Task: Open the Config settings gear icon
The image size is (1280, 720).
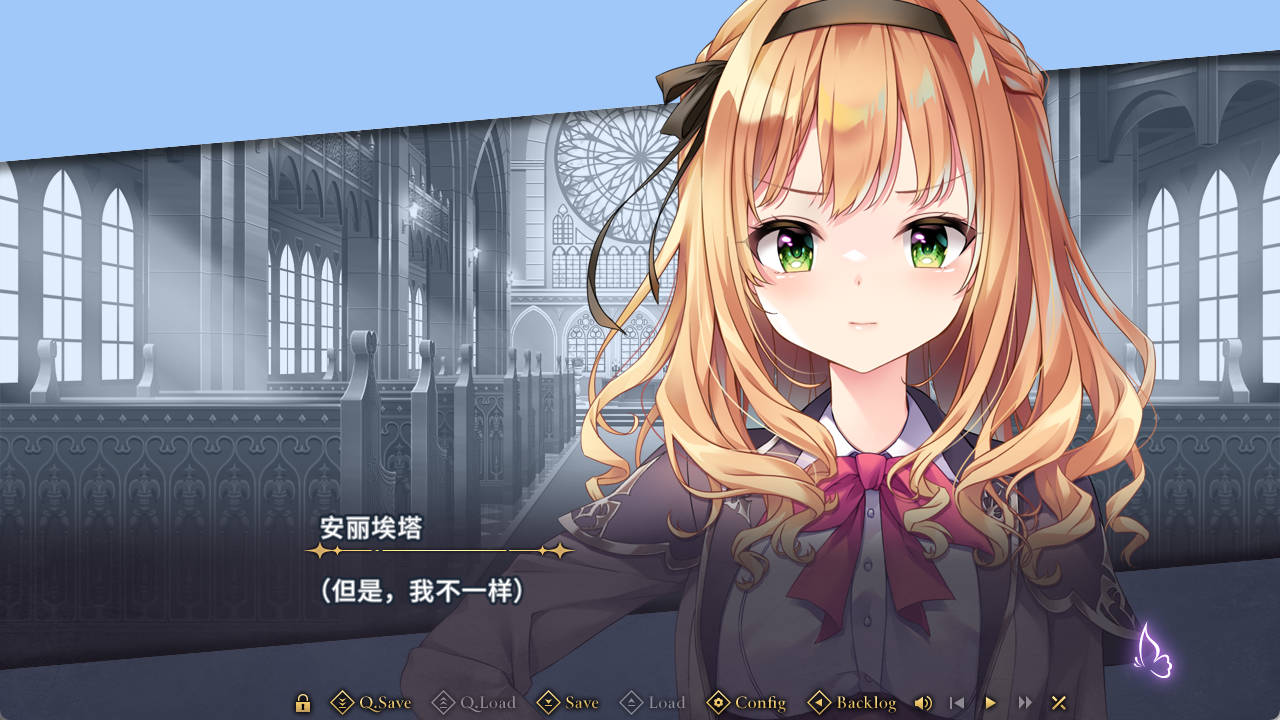Action: pos(719,703)
